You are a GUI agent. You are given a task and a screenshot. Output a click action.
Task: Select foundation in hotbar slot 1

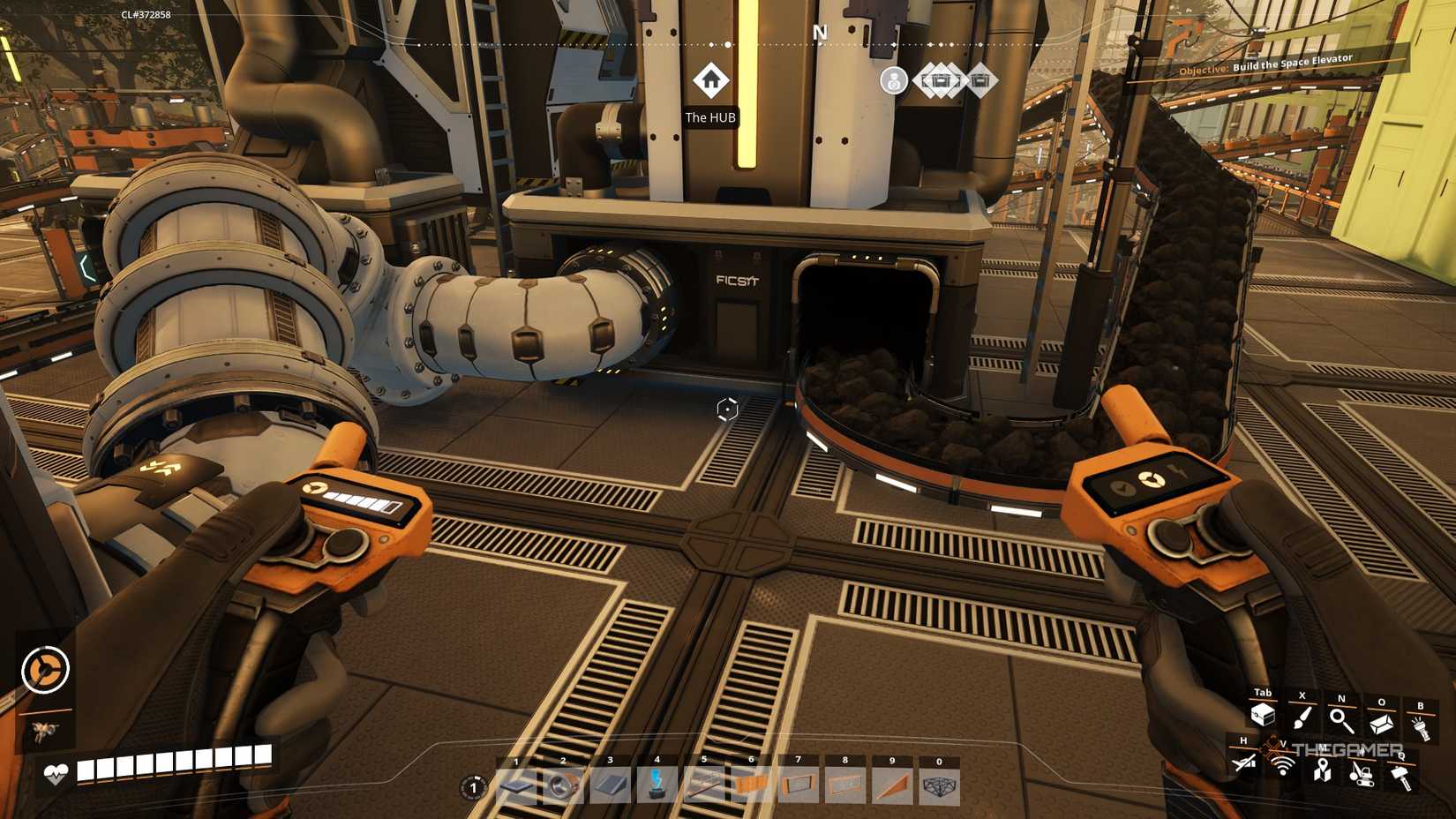pyautogui.click(x=516, y=785)
